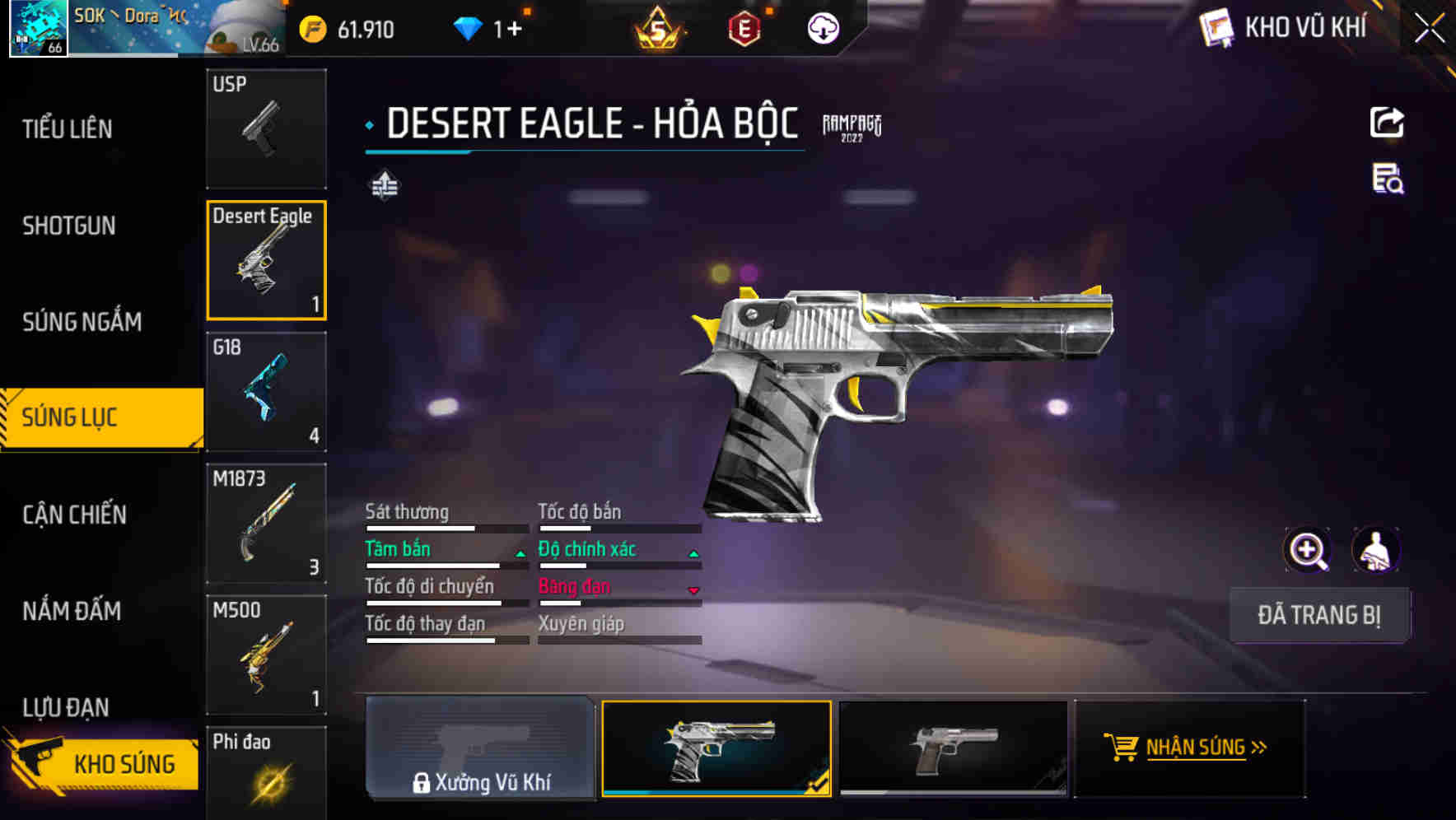Click the share icon in the top right
The width and height of the screenshot is (1456, 820).
[1387, 122]
